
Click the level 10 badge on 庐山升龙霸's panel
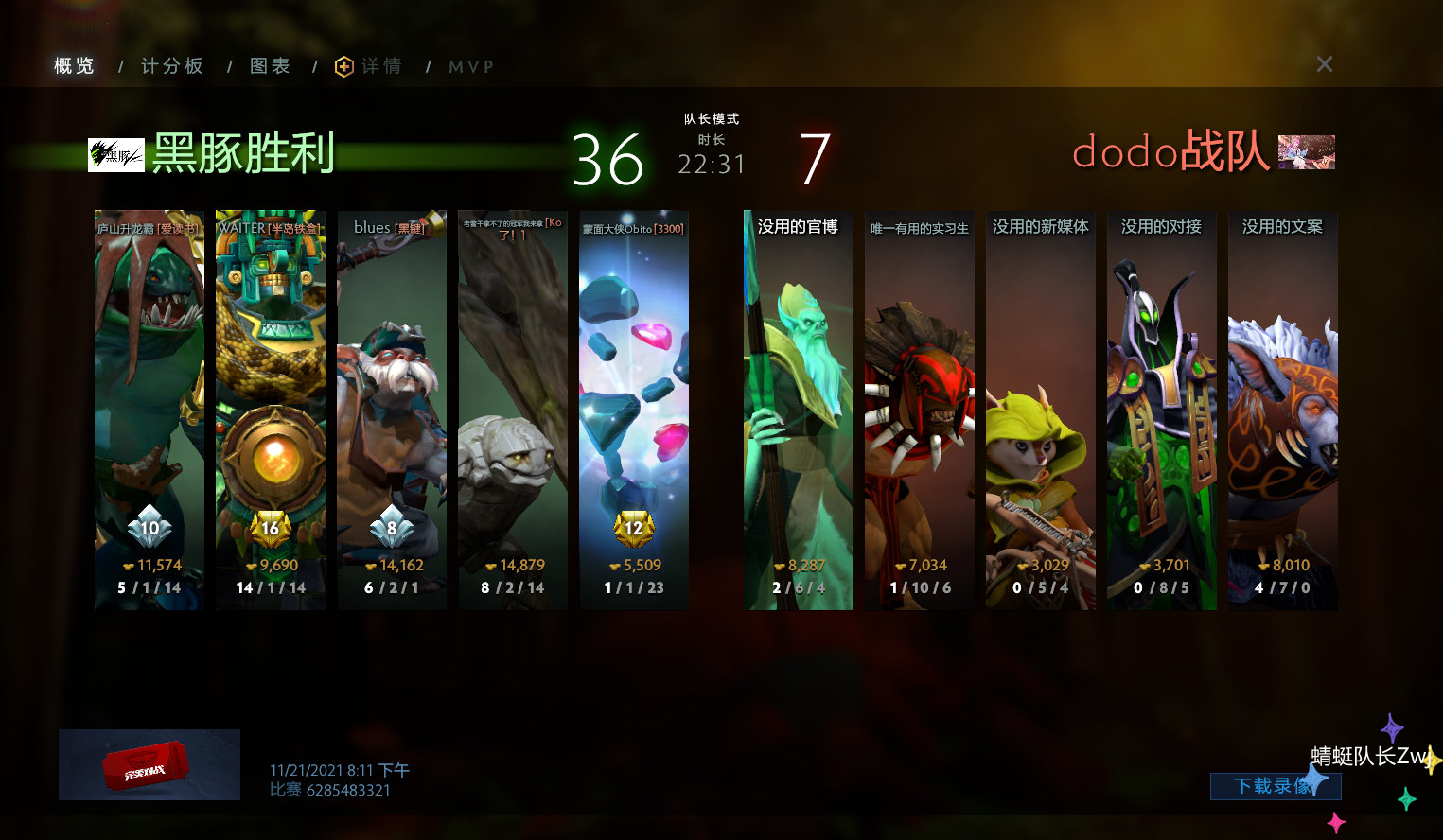point(149,528)
